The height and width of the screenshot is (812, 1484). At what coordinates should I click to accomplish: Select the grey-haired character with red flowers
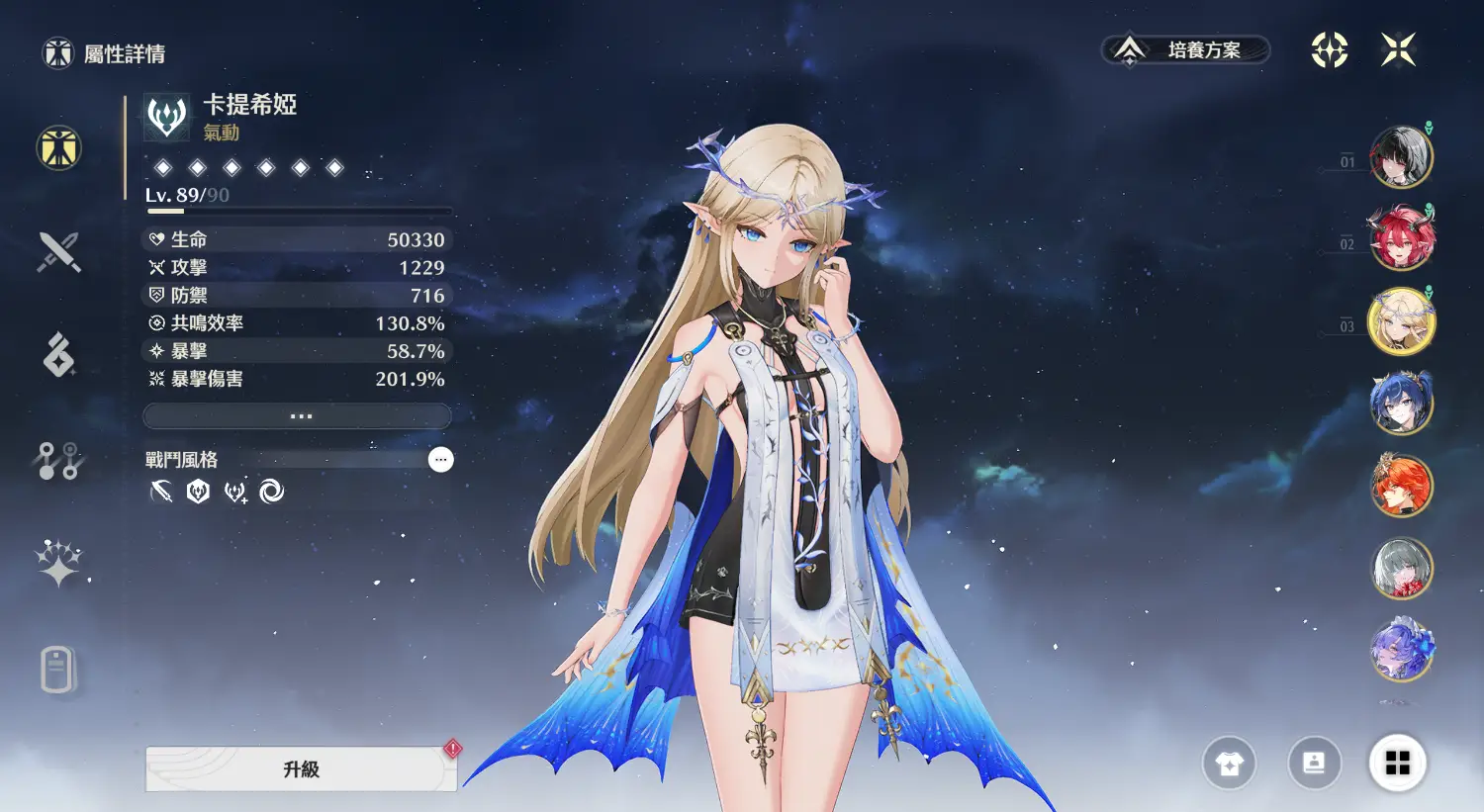tap(1401, 568)
